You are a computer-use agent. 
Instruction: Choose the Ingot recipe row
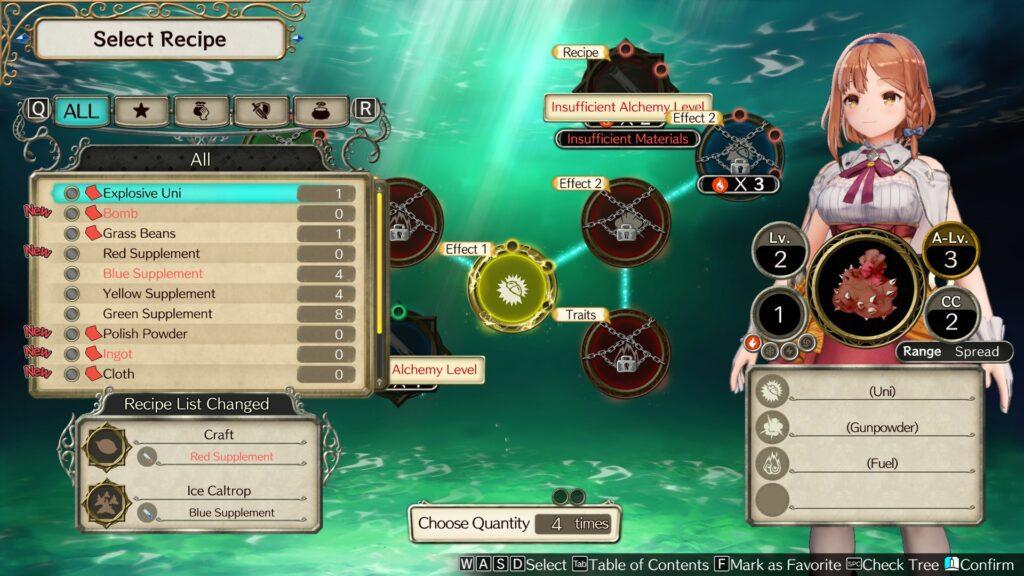point(200,353)
